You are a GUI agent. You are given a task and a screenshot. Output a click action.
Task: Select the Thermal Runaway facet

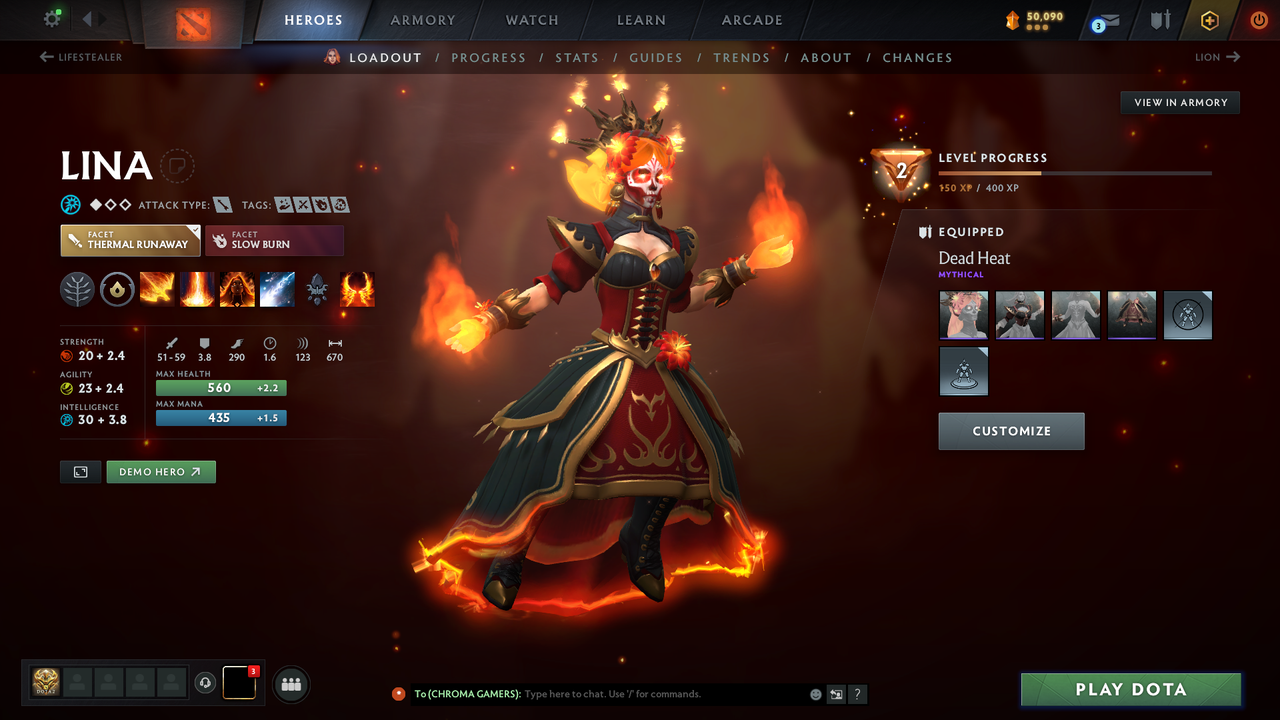pyautogui.click(x=130, y=240)
